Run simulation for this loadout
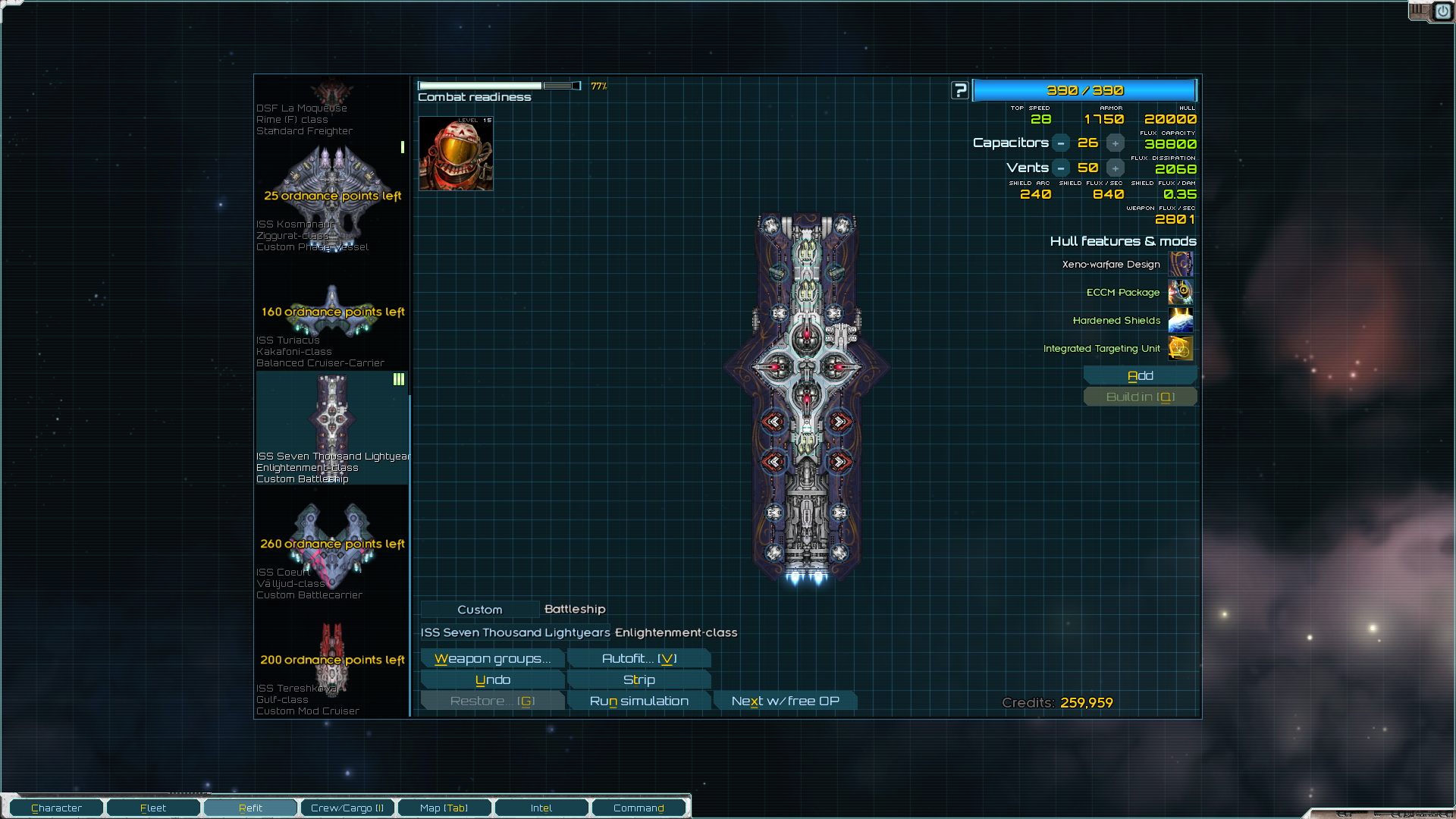This screenshot has height=819, width=1456. point(639,701)
